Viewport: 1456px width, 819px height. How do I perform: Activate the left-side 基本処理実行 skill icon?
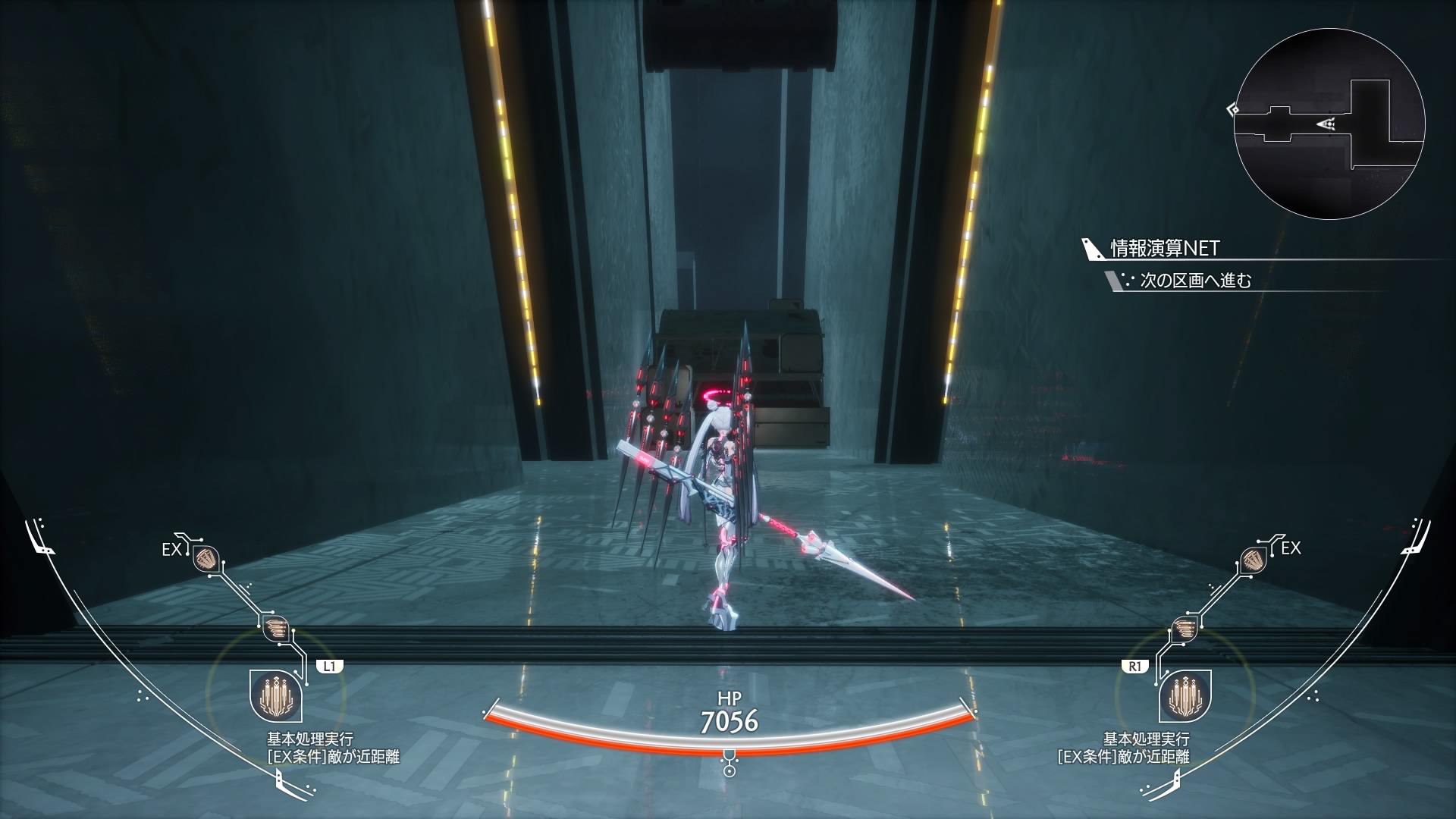[276, 695]
